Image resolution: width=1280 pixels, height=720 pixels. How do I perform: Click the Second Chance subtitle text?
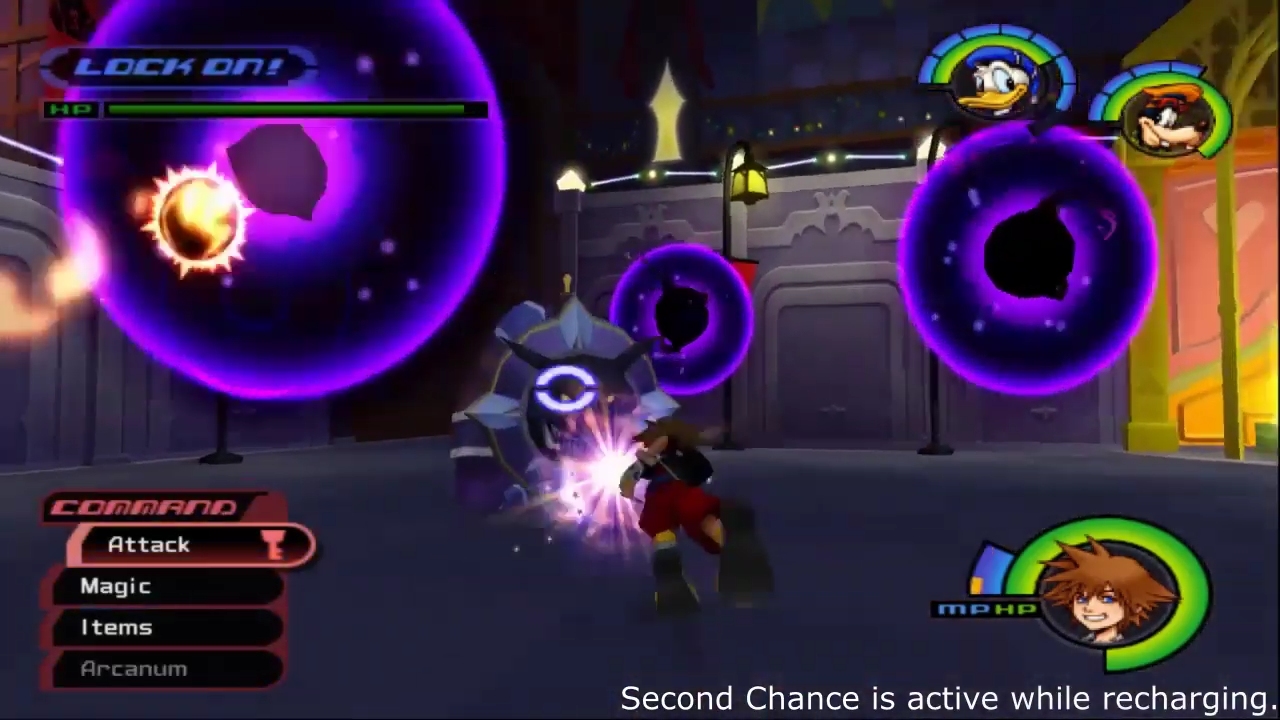(940, 697)
